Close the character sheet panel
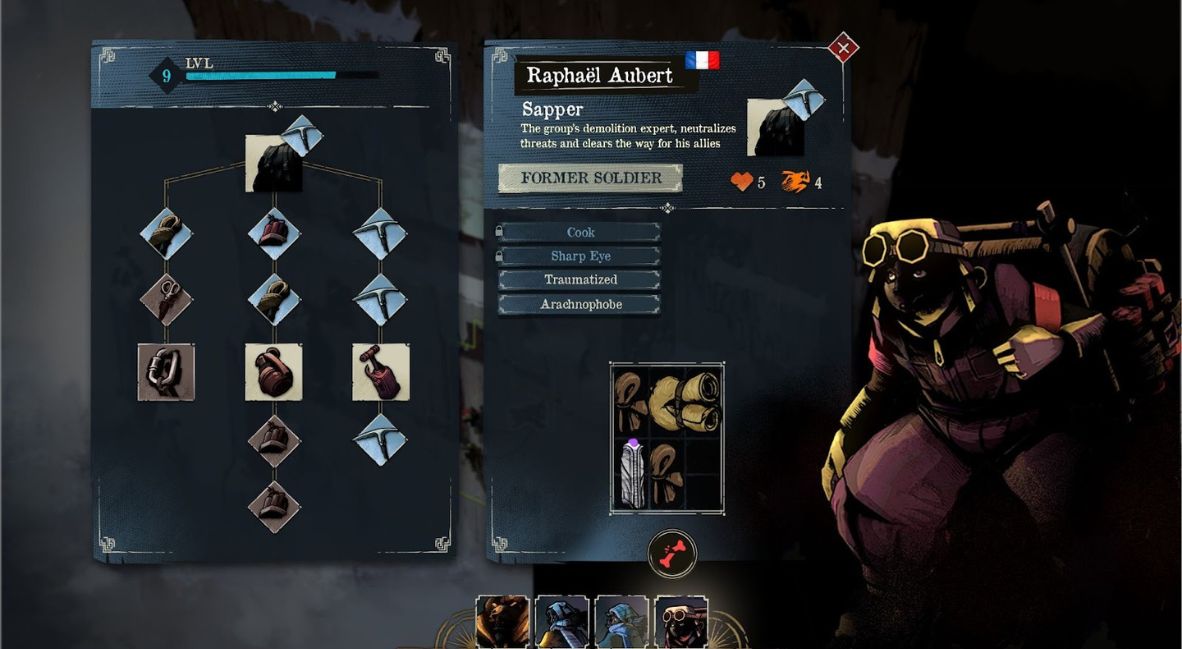The image size is (1182, 649). click(x=843, y=47)
